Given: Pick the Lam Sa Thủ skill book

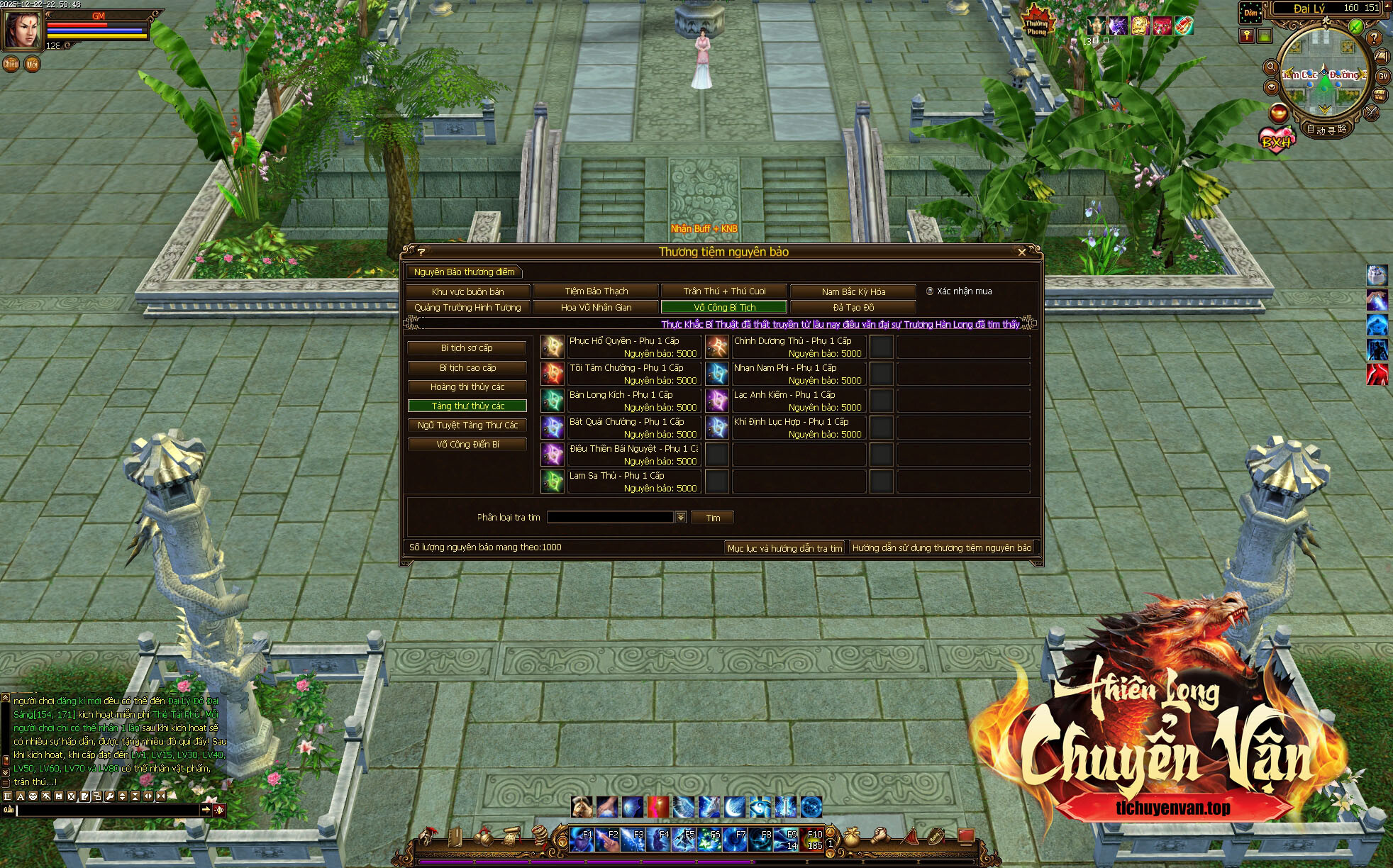Looking at the screenshot, I should pos(553,482).
